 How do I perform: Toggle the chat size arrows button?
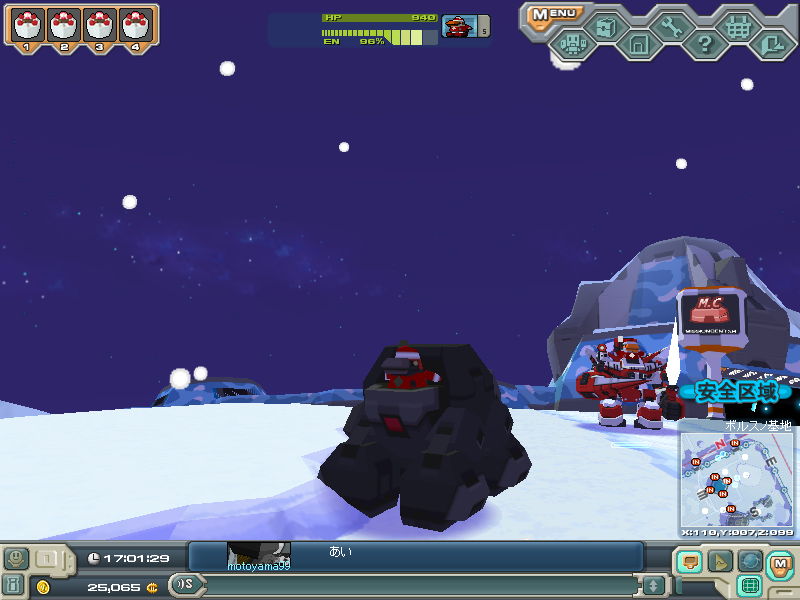click(653, 585)
